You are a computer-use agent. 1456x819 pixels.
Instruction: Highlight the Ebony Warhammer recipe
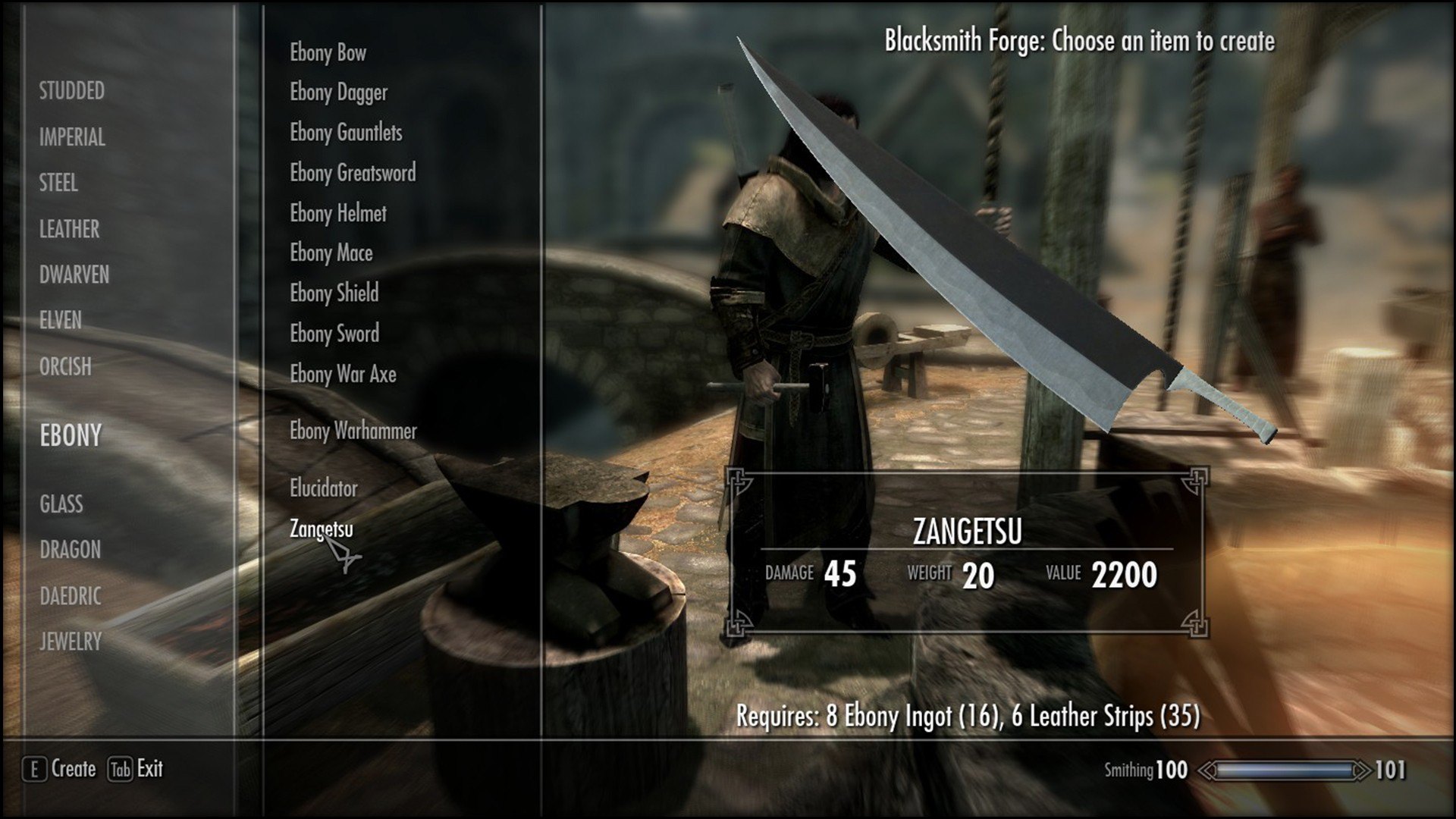353,431
